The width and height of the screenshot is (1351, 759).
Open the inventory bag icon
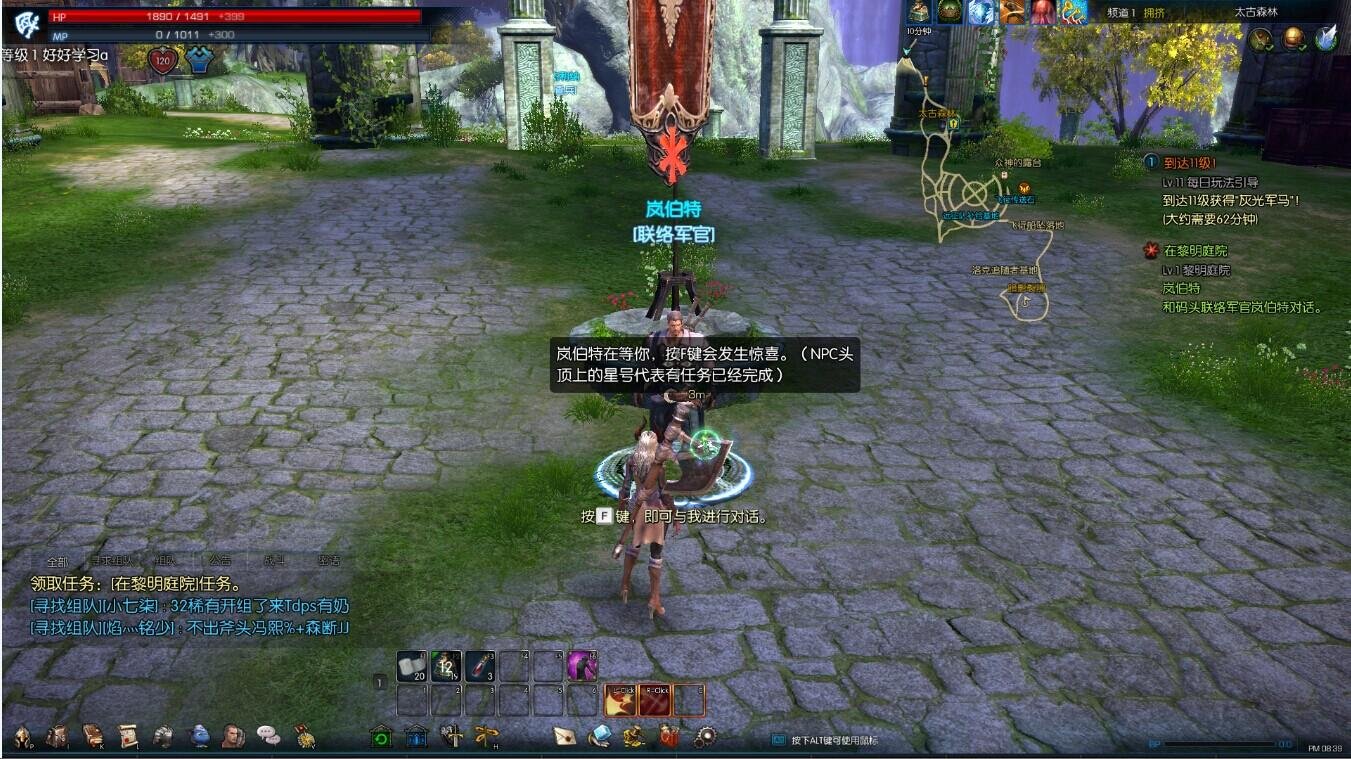58,738
